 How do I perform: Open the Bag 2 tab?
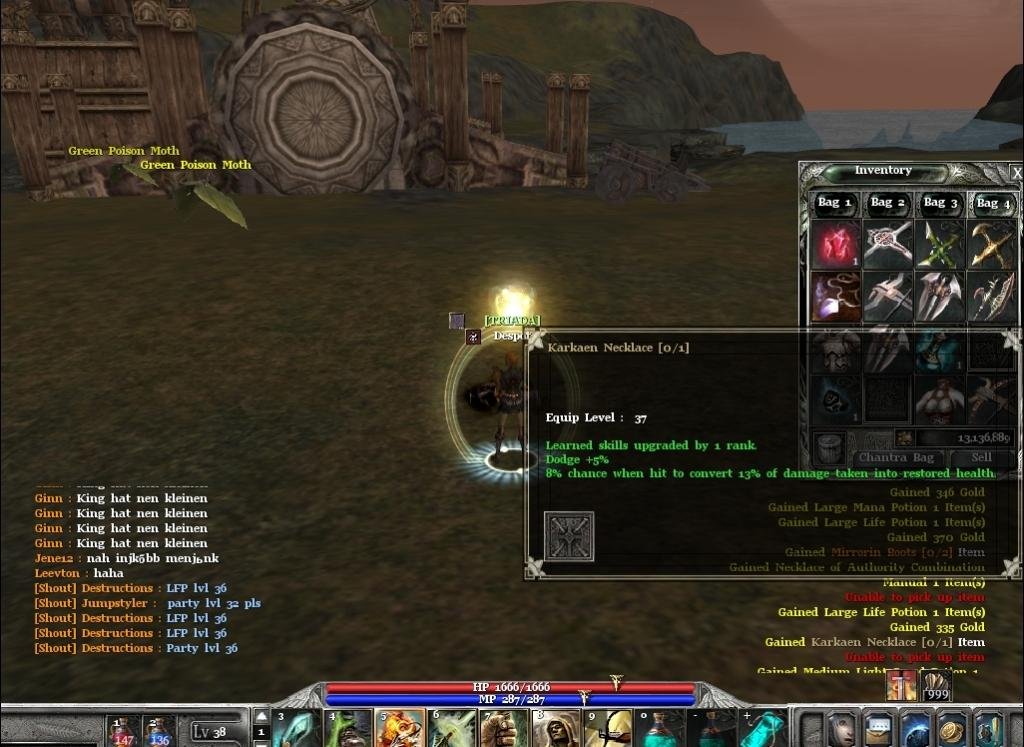click(x=888, y=203)
